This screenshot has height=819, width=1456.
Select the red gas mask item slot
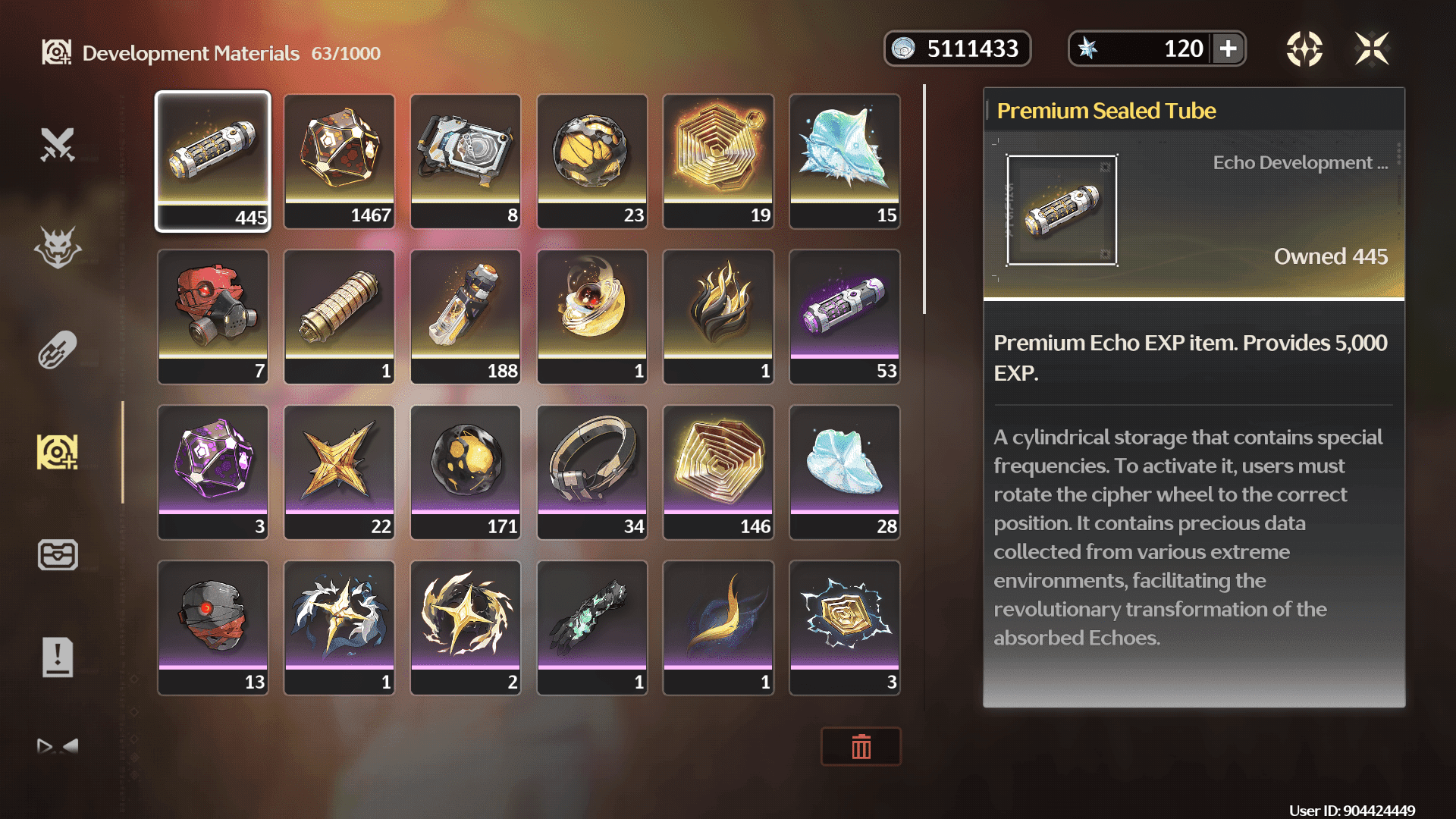point(213,316)
